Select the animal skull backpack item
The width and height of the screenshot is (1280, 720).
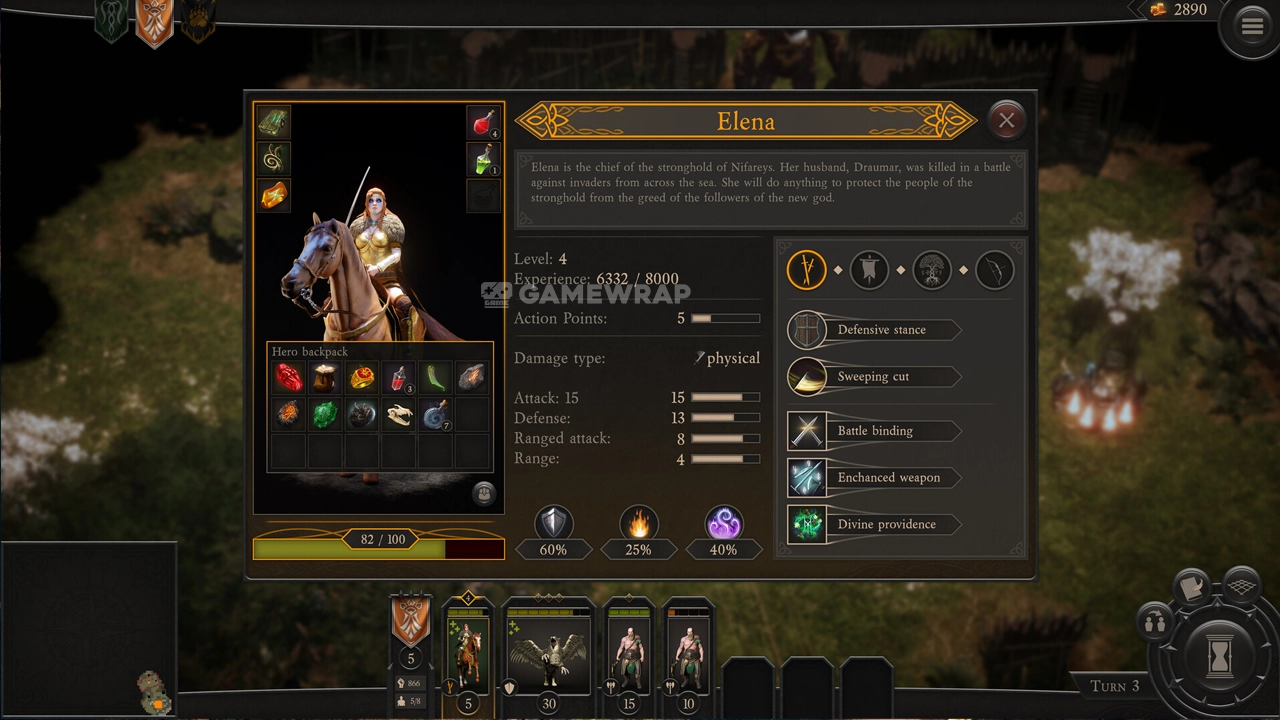pyautogui.click(x=399, y=414)
